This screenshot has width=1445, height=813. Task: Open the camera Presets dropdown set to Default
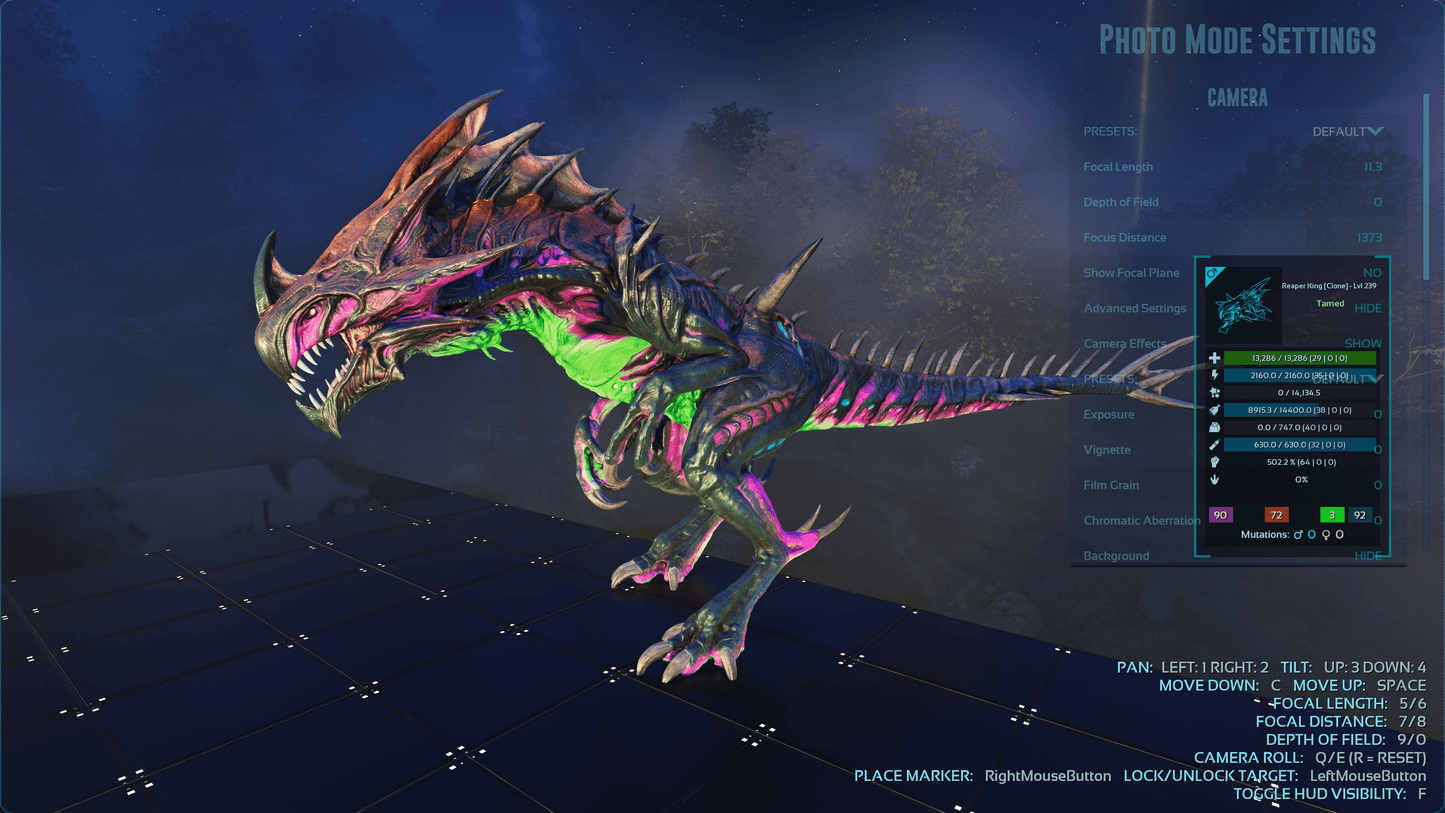[1347, 132]
